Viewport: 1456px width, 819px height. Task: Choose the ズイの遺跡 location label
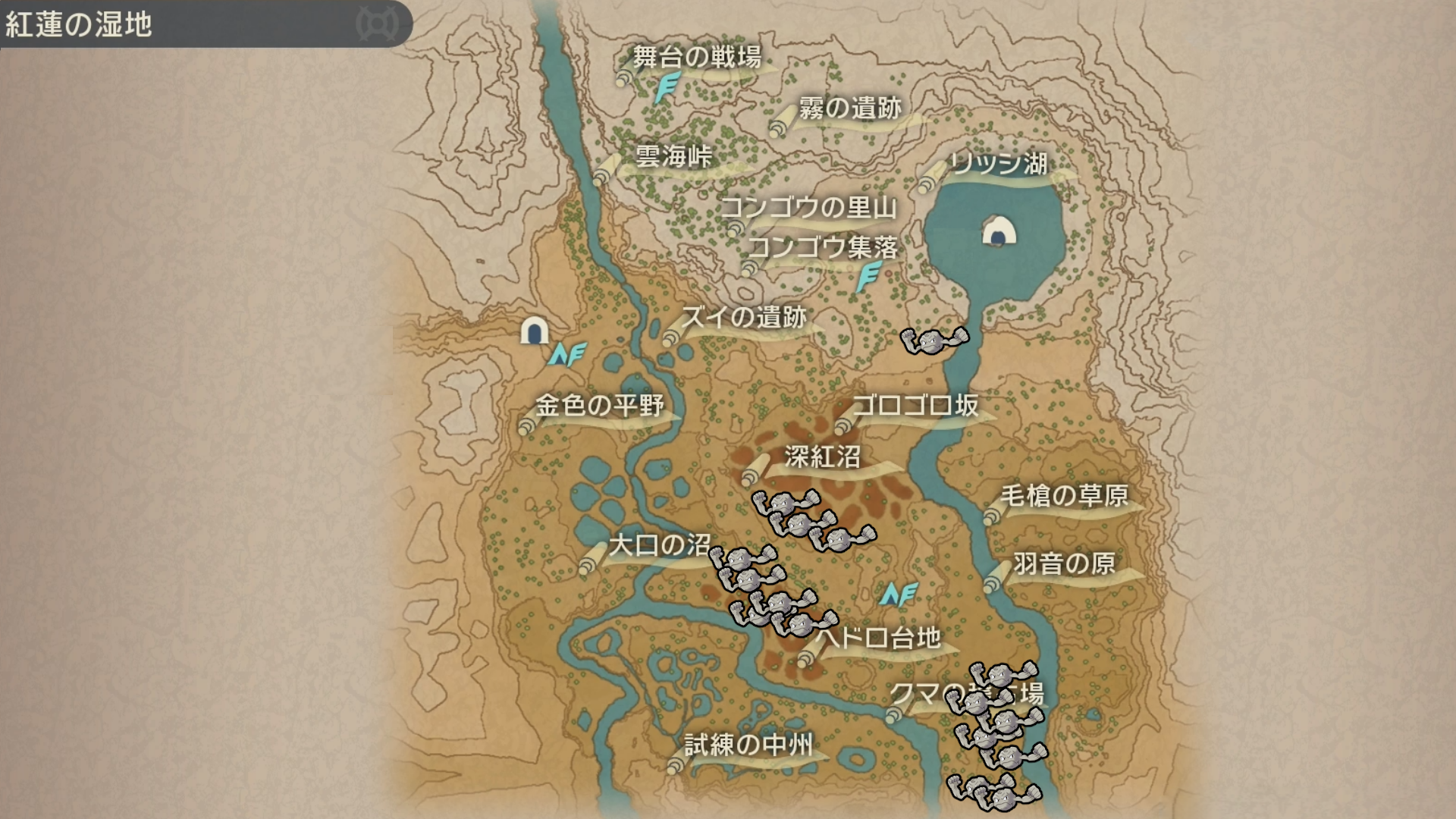(744, 317)
